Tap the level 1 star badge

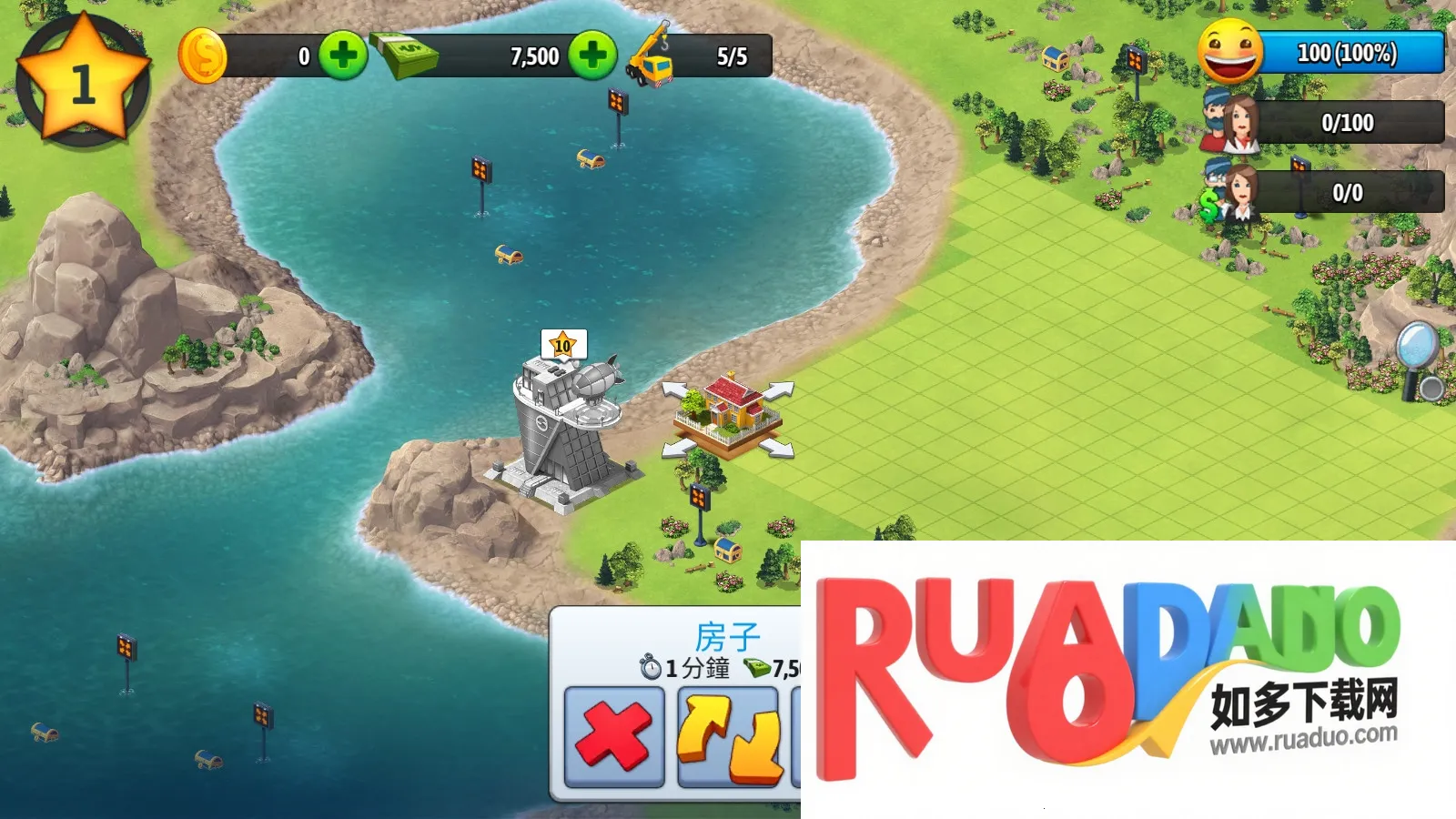click(83, 82)
